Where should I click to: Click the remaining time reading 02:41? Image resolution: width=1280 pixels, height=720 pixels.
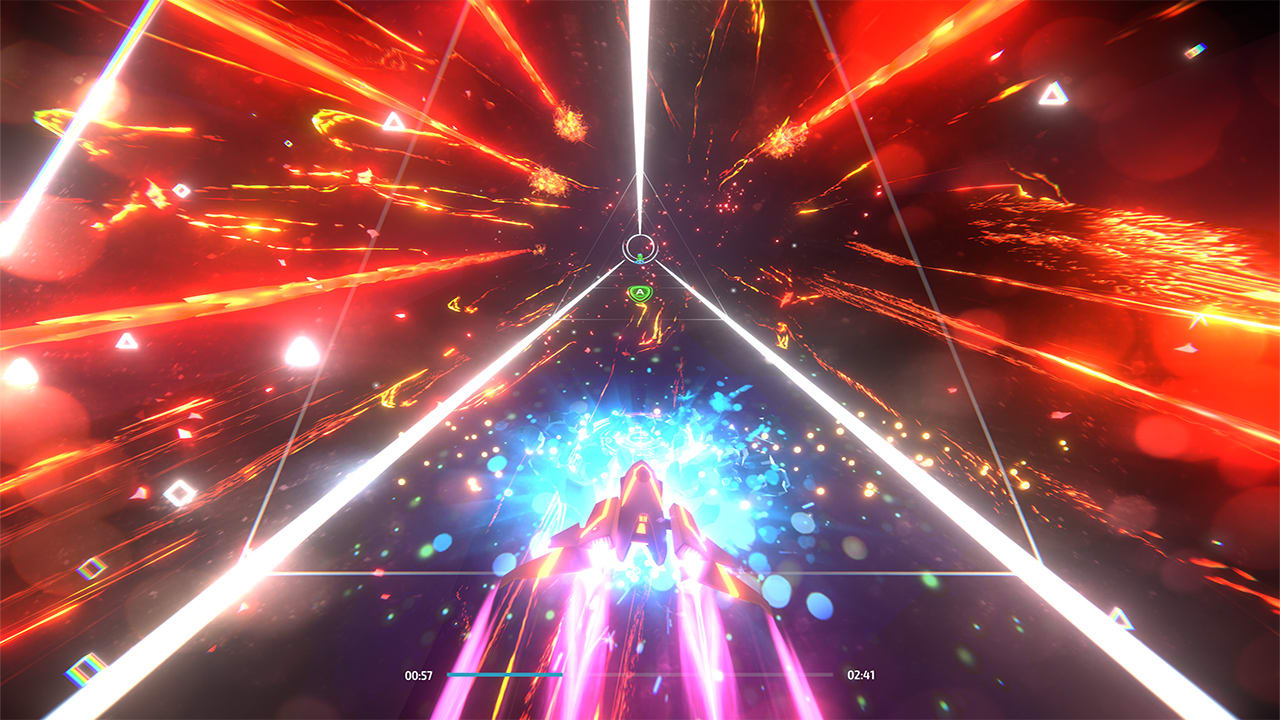[x=863, y=676]
